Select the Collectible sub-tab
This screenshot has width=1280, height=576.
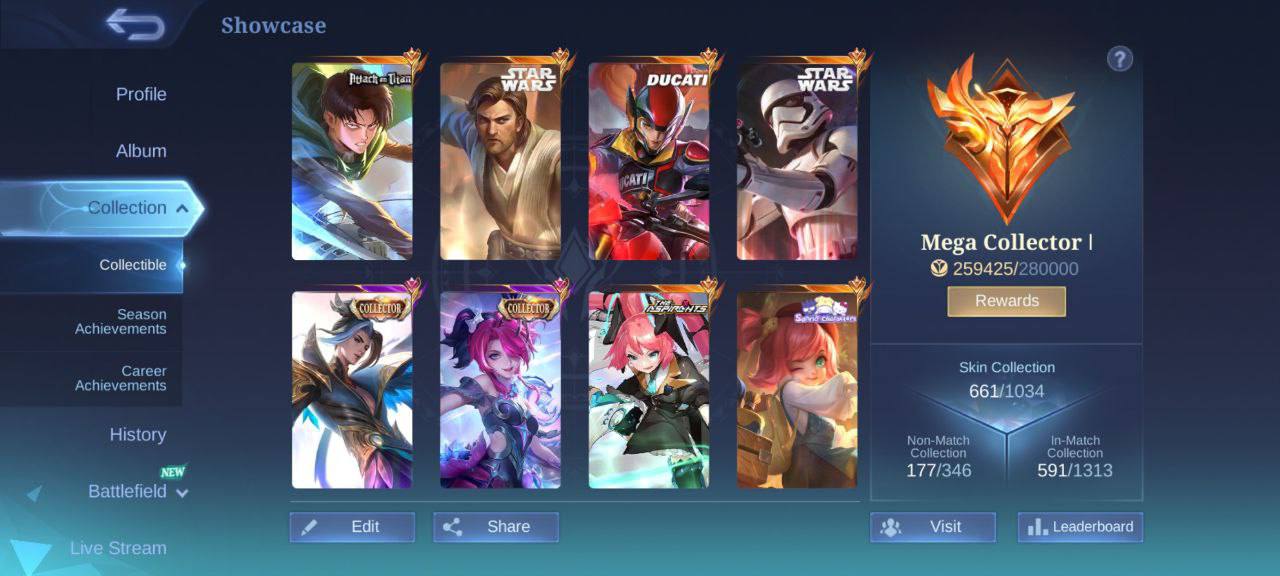click(133, 265)
